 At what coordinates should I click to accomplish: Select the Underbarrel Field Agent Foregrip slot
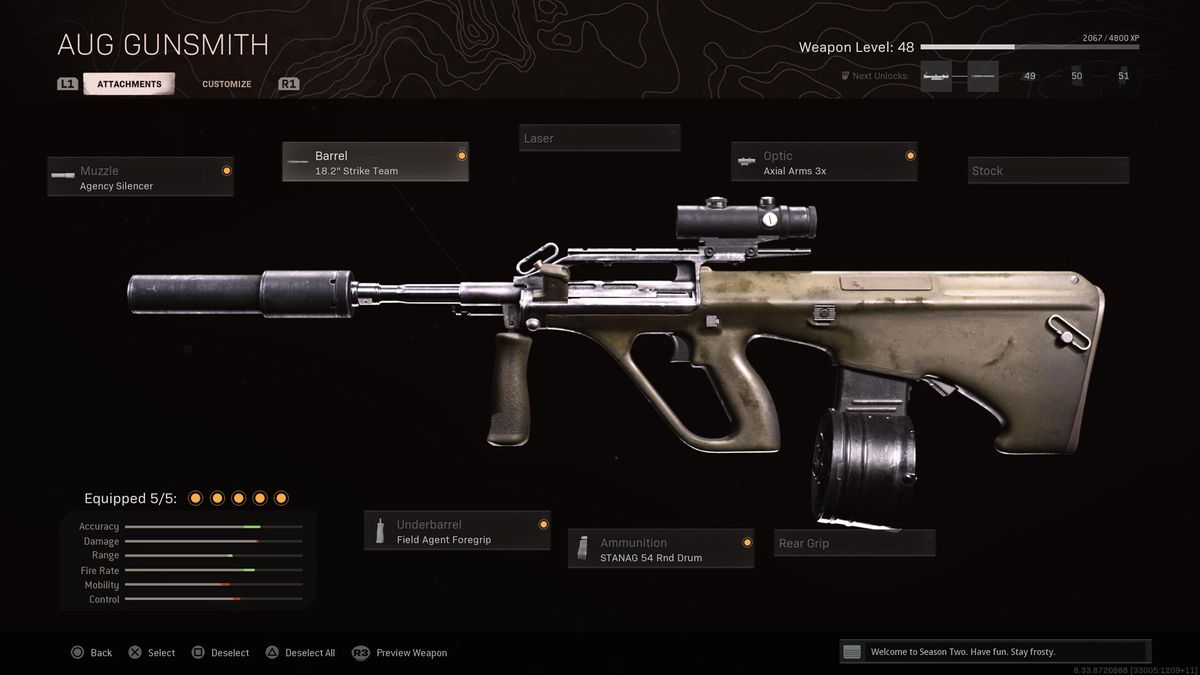[x=457, y=531]
